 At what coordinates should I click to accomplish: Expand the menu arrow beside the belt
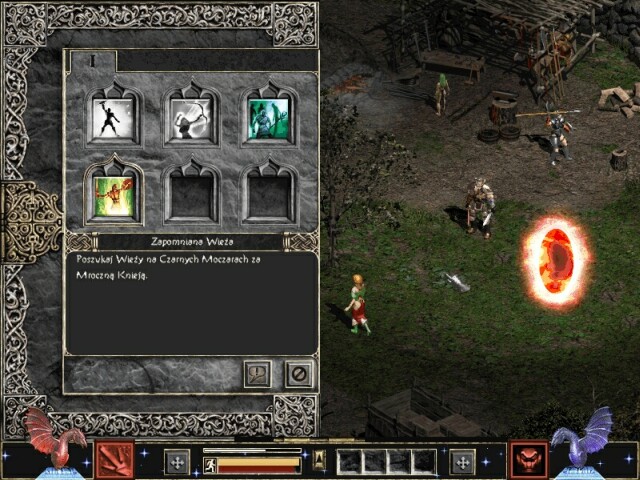[x=320, y=460]
